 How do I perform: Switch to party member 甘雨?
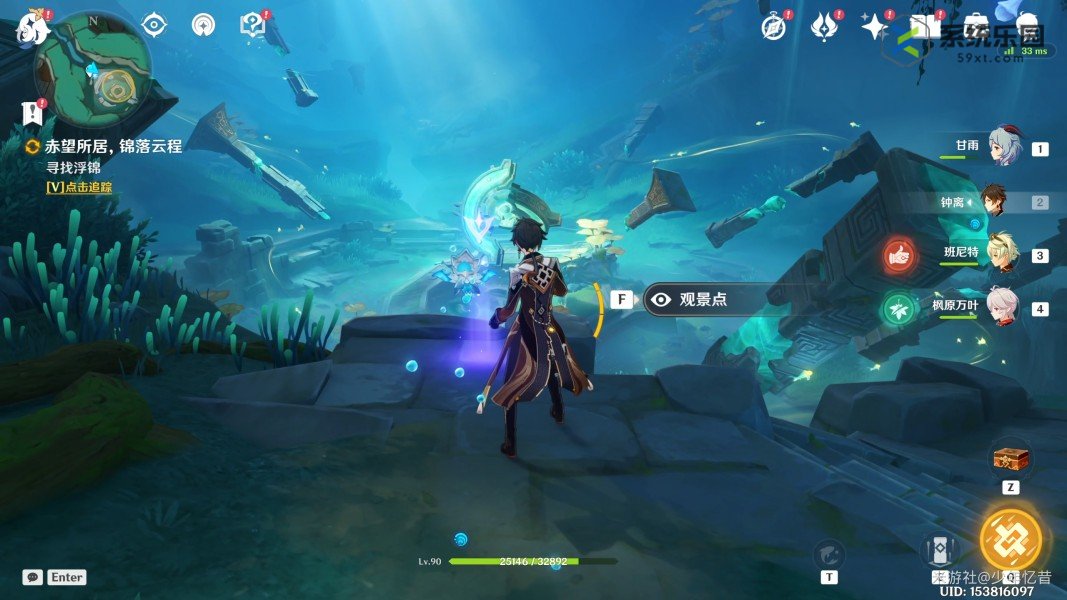click(x=1002, y=147)
